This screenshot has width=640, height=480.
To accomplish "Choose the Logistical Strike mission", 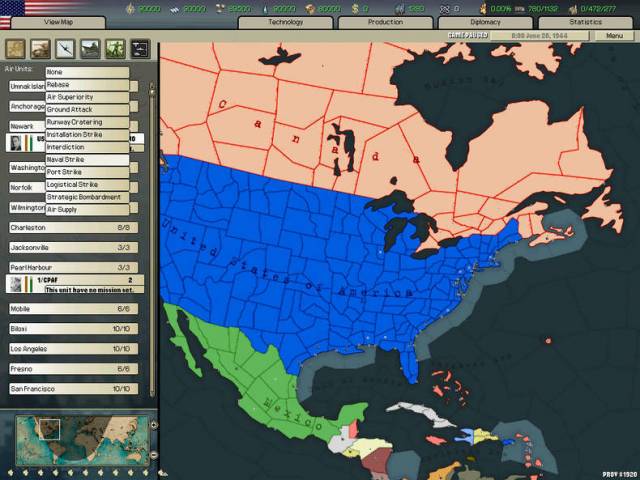I will coord(87,184).
